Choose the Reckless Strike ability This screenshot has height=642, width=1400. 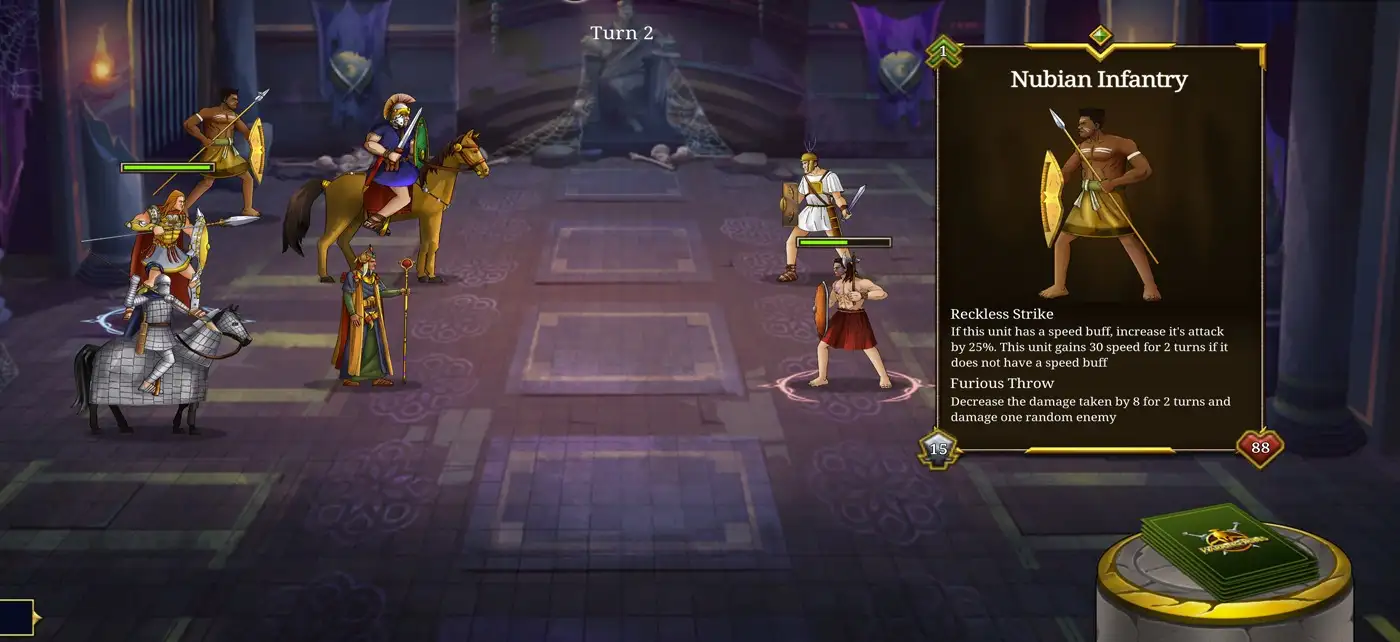[1001, 314]
